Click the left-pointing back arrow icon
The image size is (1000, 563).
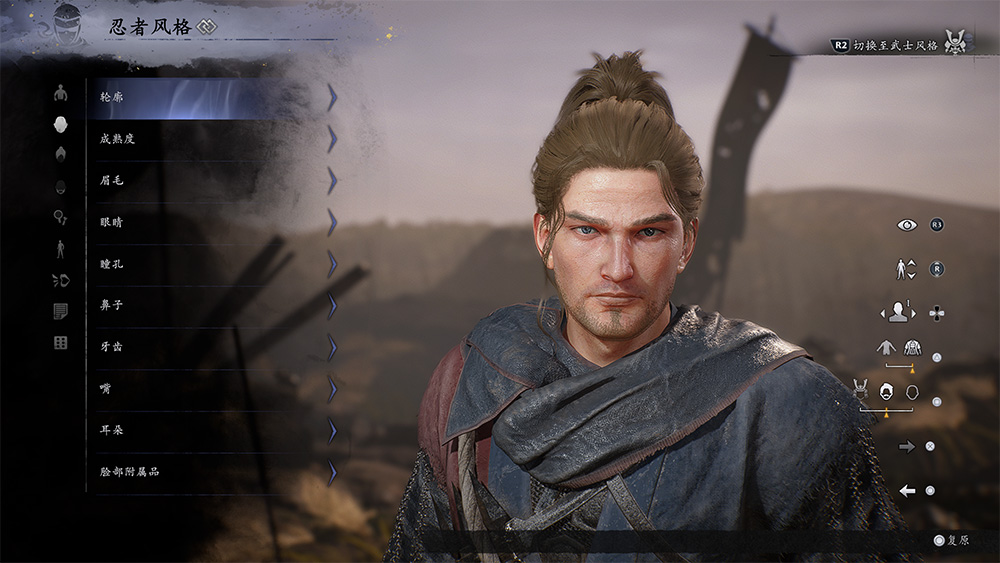pos(908,491)
